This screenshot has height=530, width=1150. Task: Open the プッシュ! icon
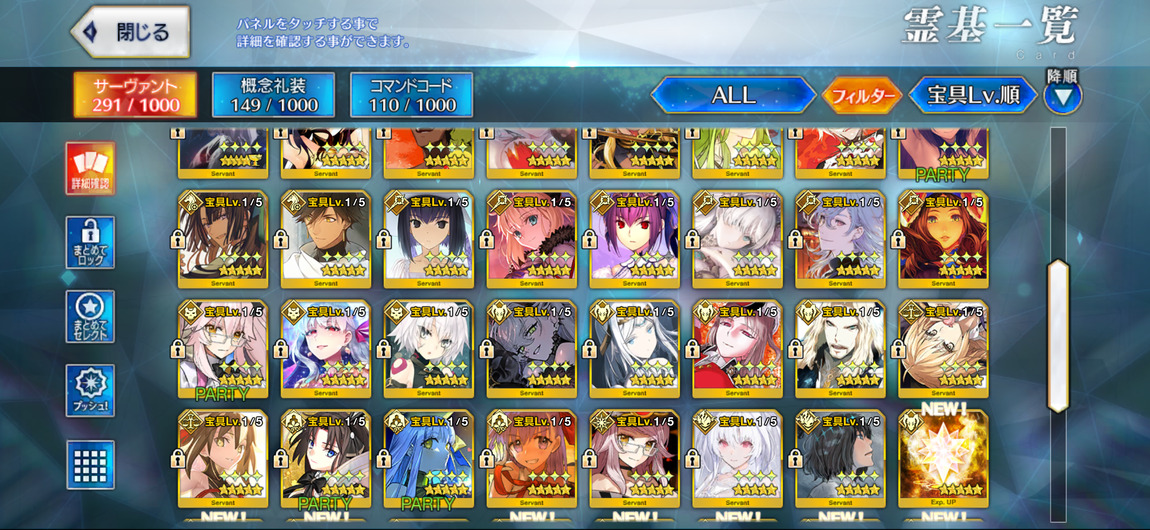pos(90,390)
